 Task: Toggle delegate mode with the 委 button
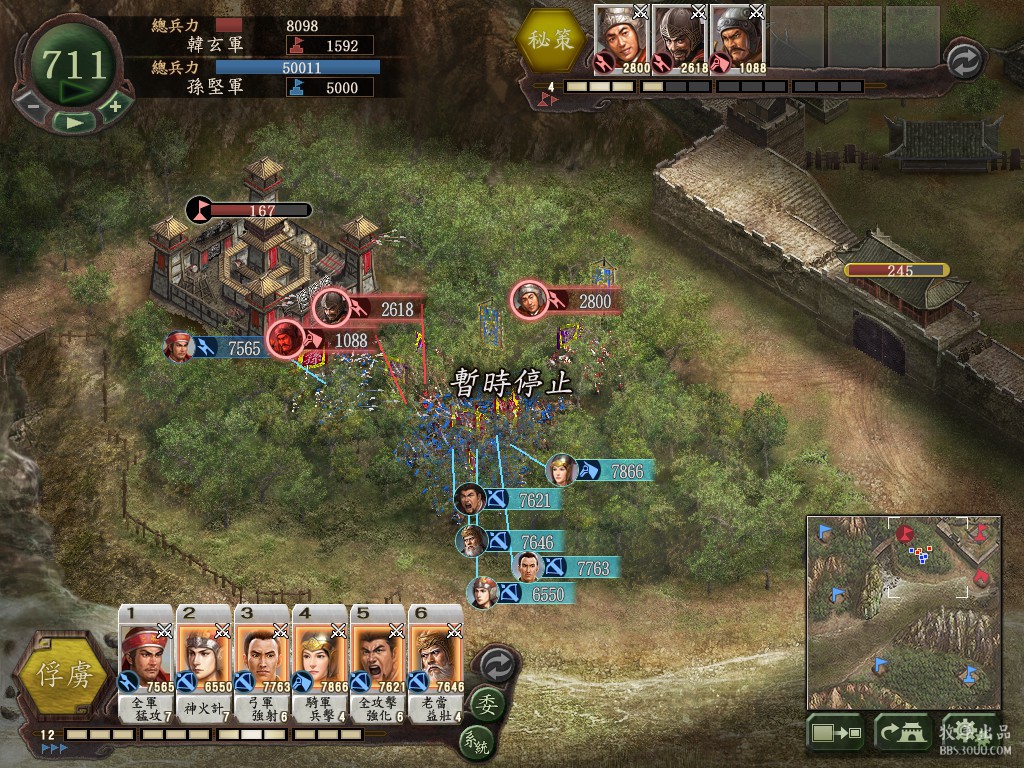487,703
